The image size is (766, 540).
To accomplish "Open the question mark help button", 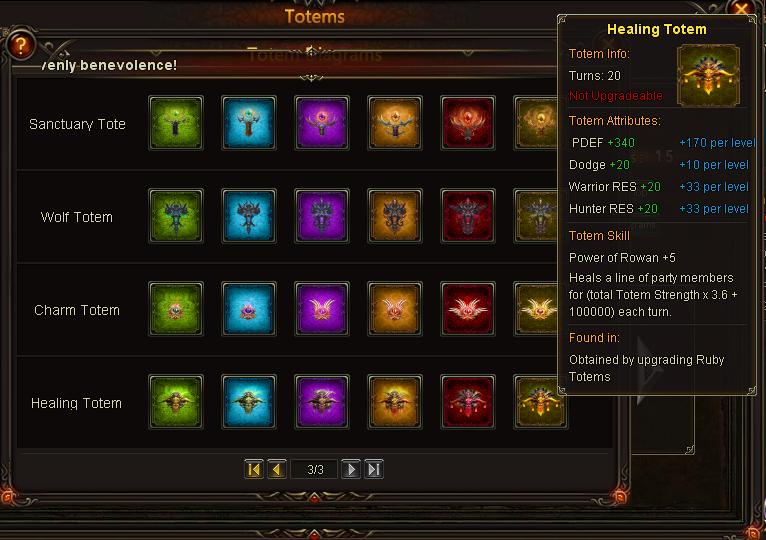I will pos(19,46).
